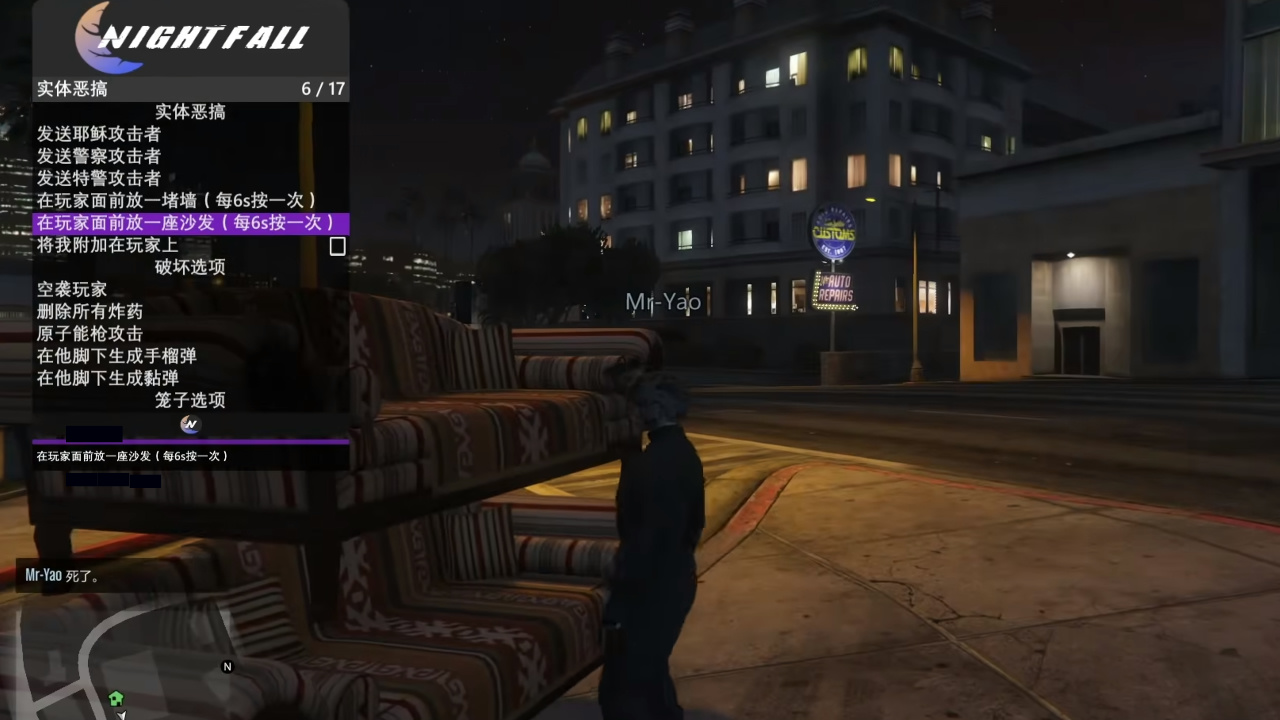1280x720 pixels.
Task: Click the minimap in the corner
Action: click(x=120, y=655)
